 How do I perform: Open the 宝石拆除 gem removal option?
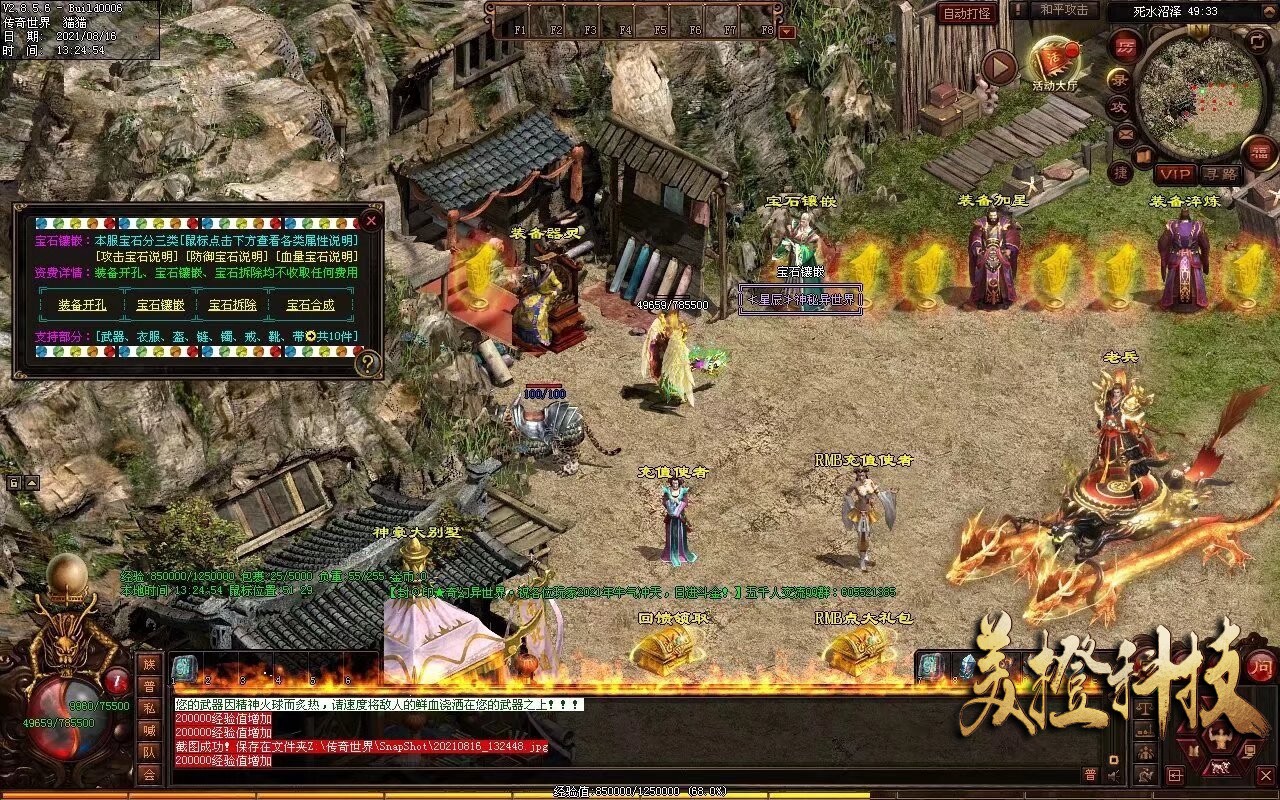[x=232, y=305]
